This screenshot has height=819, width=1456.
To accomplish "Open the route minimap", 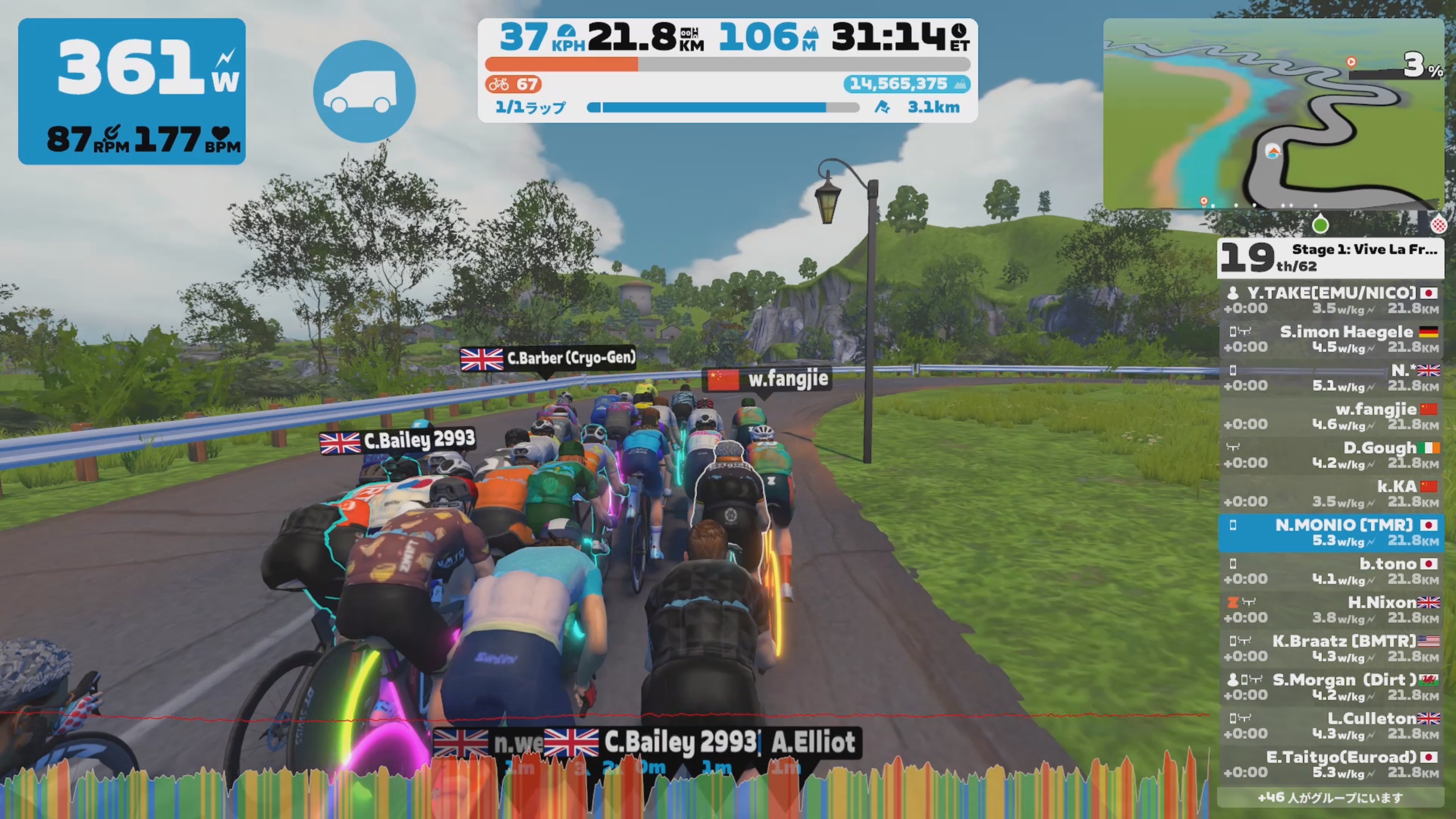I will [x=1273, y=113].
